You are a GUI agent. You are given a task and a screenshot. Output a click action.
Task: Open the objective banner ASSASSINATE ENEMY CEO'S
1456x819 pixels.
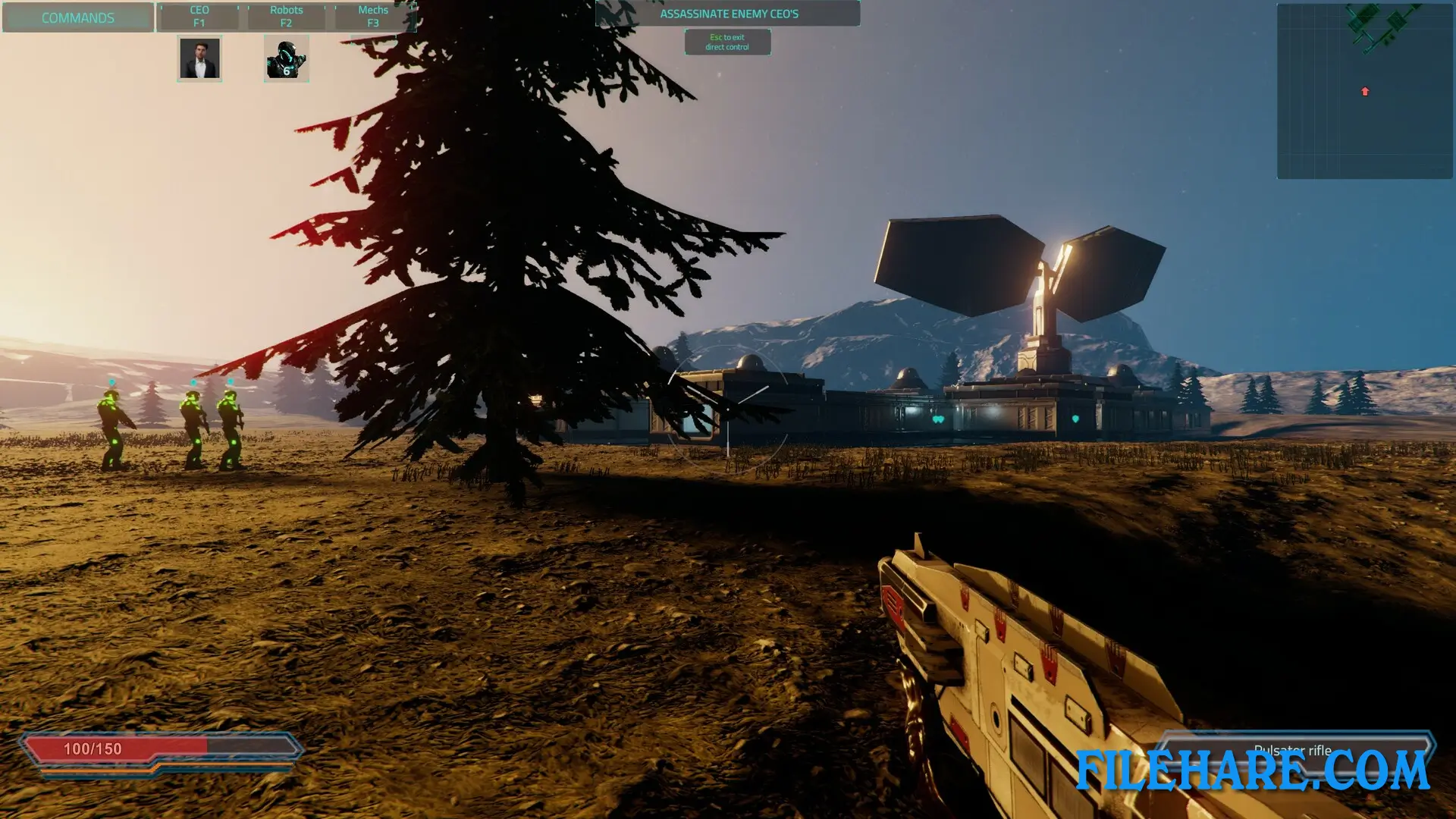(x=727, y=13)
